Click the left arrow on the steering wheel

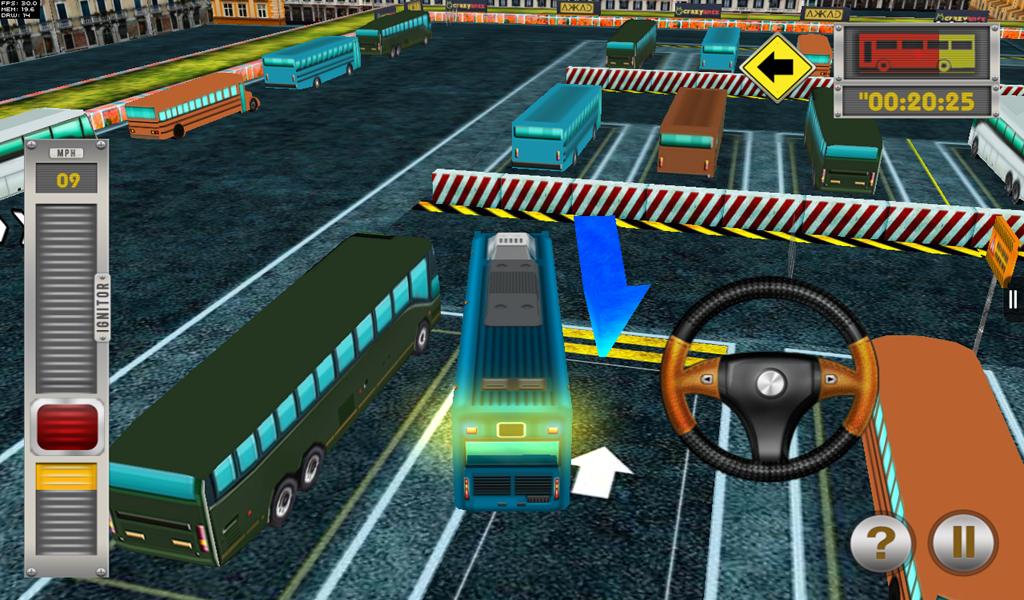708,379
